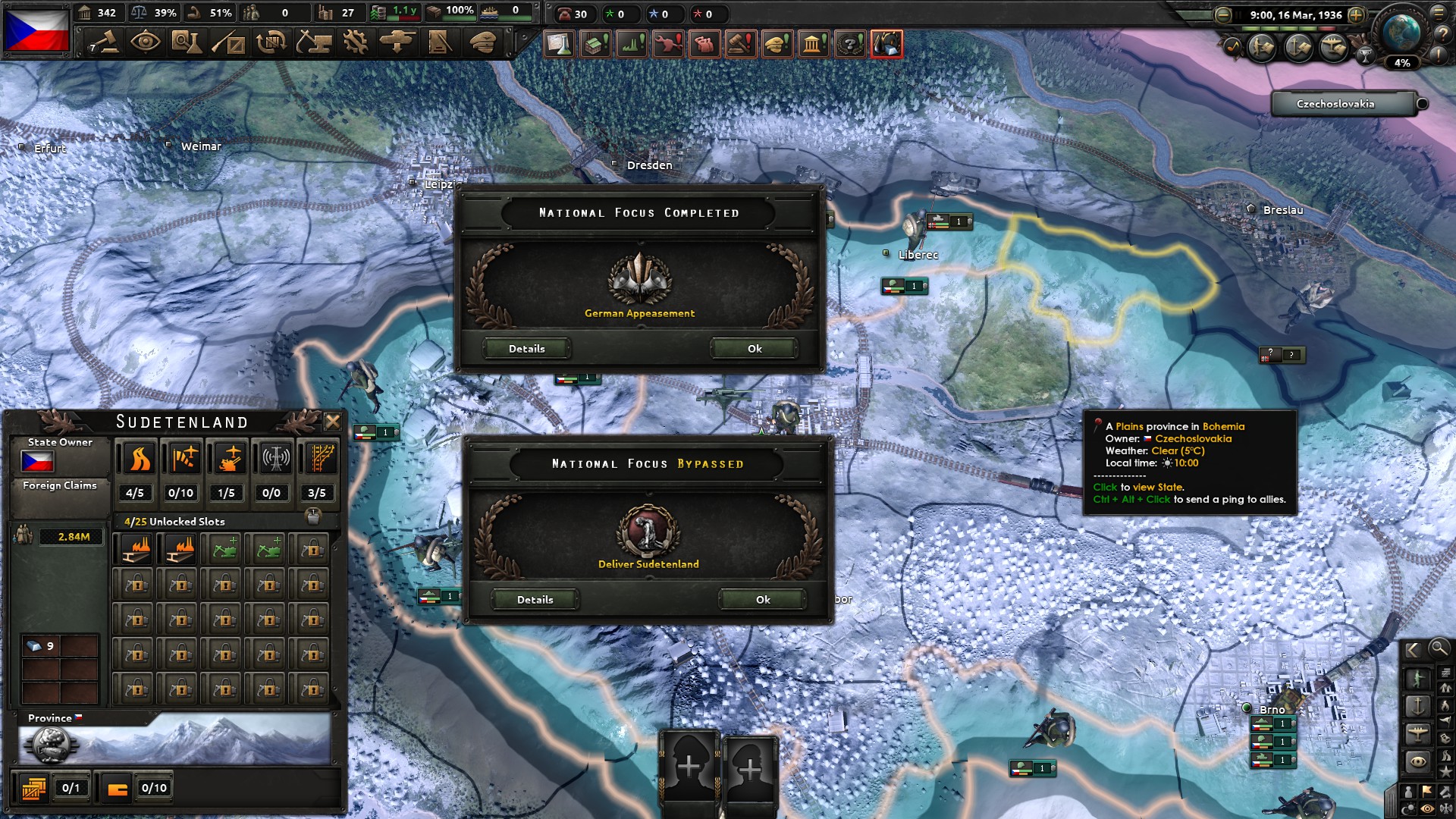Switch to the Foreign Claims tab in Sudetenland panel
1456x819 pixels.
[60, 485]
